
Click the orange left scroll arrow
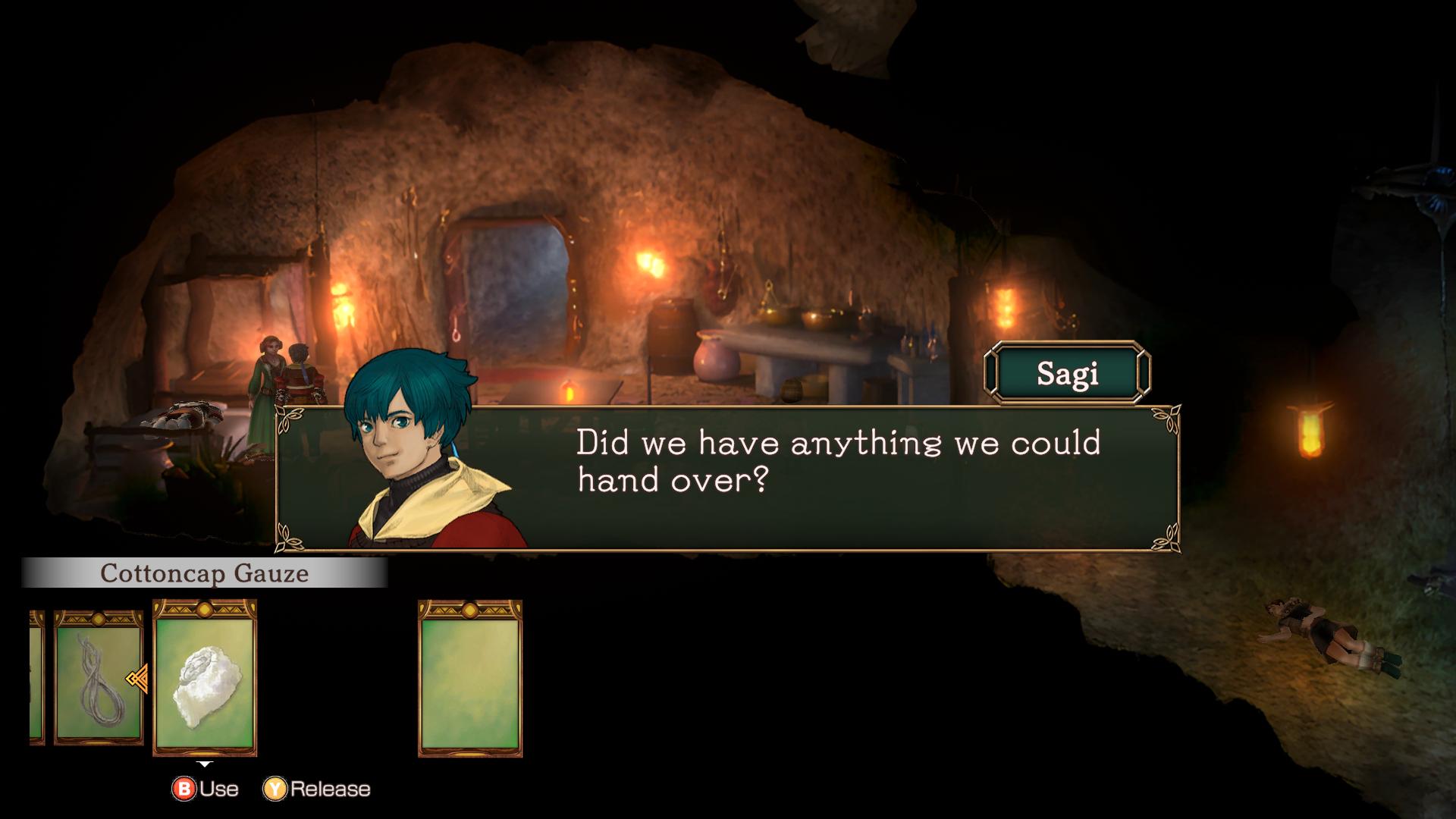[x=137, y=679]
